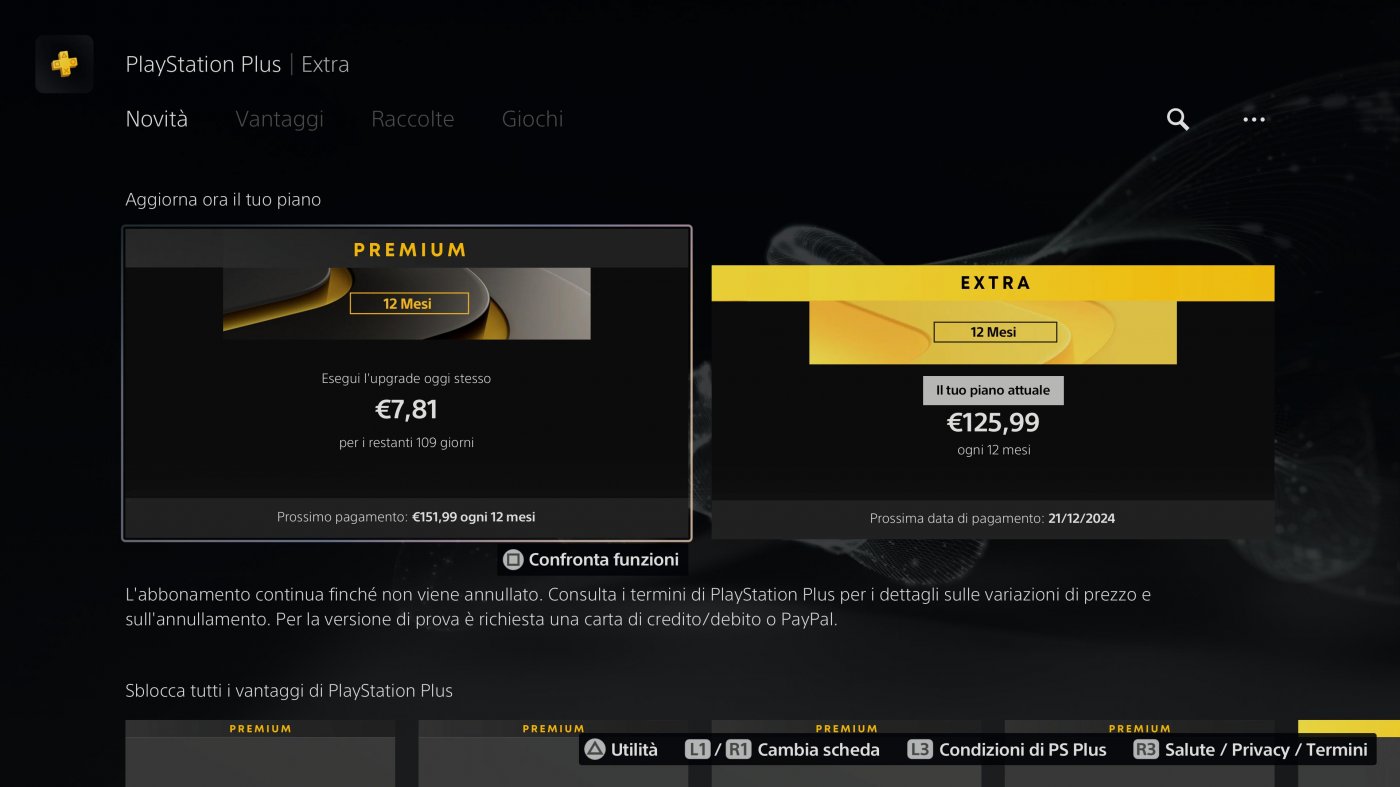Image resolution: width=1400 pixels, height=787 pixels.
Task: Open the search icon
Action: point(1176,119)
